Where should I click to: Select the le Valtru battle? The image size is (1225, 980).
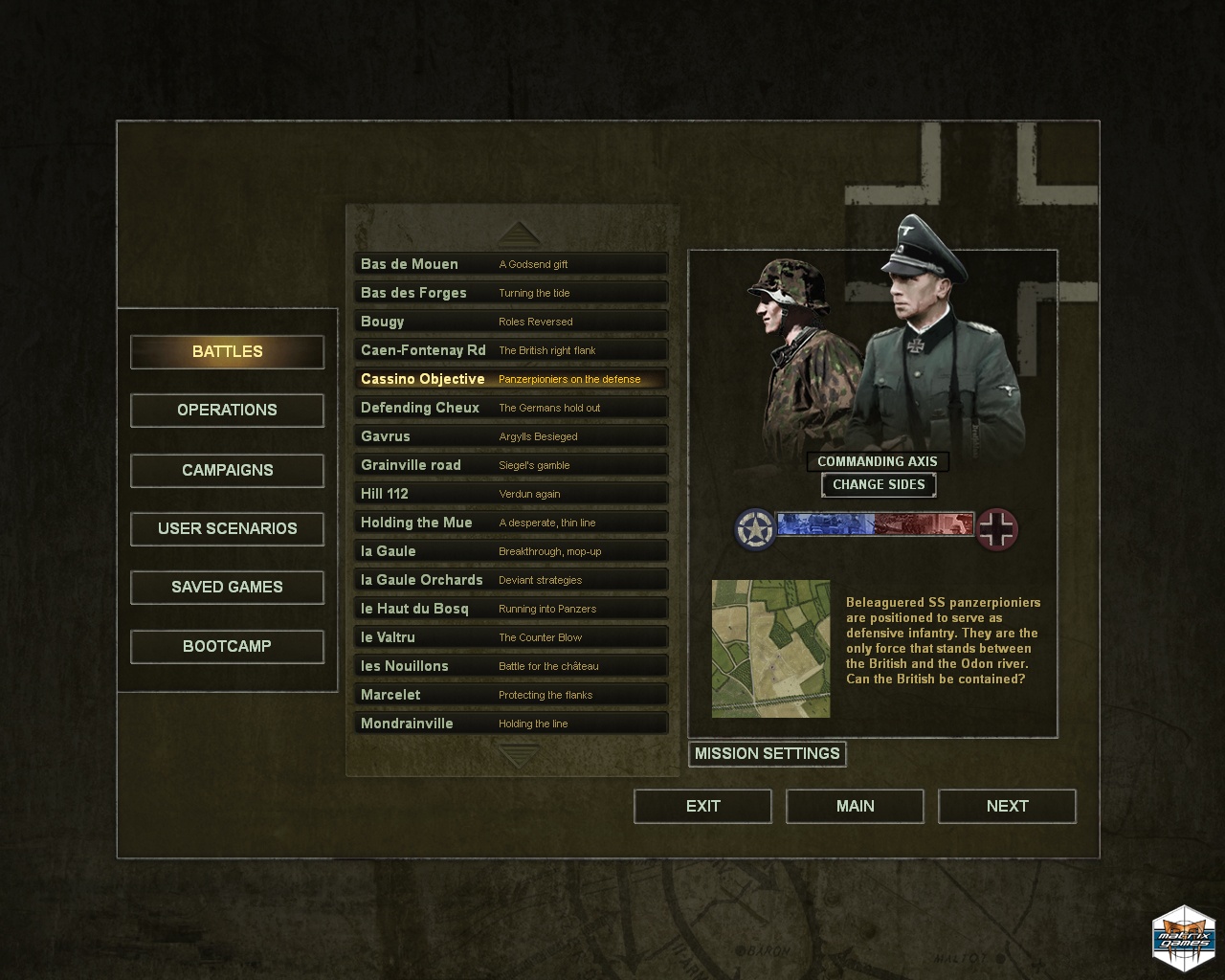tap(511, 637)
